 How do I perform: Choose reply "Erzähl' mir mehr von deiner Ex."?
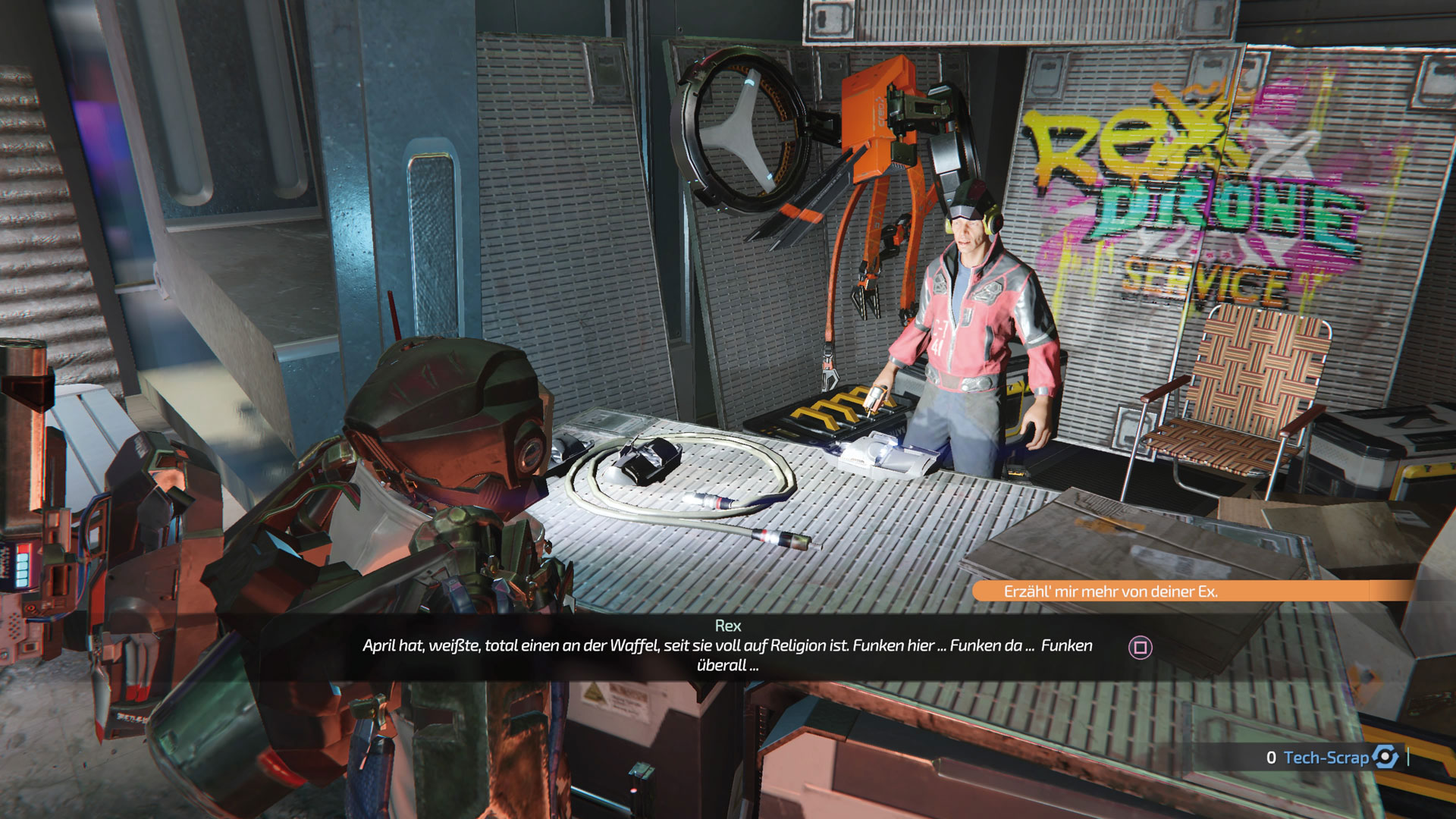tap(1111, 591)
